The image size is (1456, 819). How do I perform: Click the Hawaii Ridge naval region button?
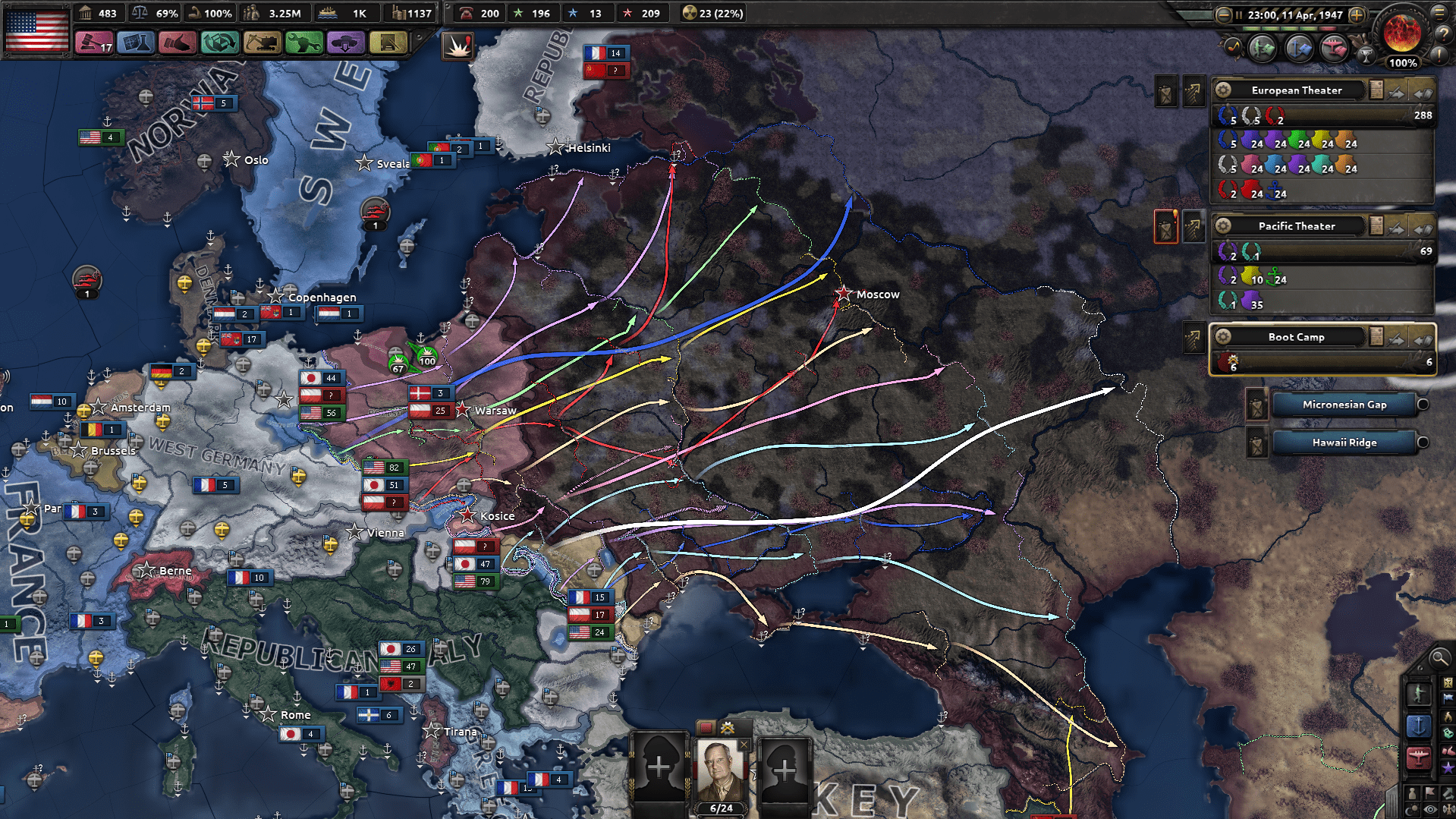(1344, 443)
